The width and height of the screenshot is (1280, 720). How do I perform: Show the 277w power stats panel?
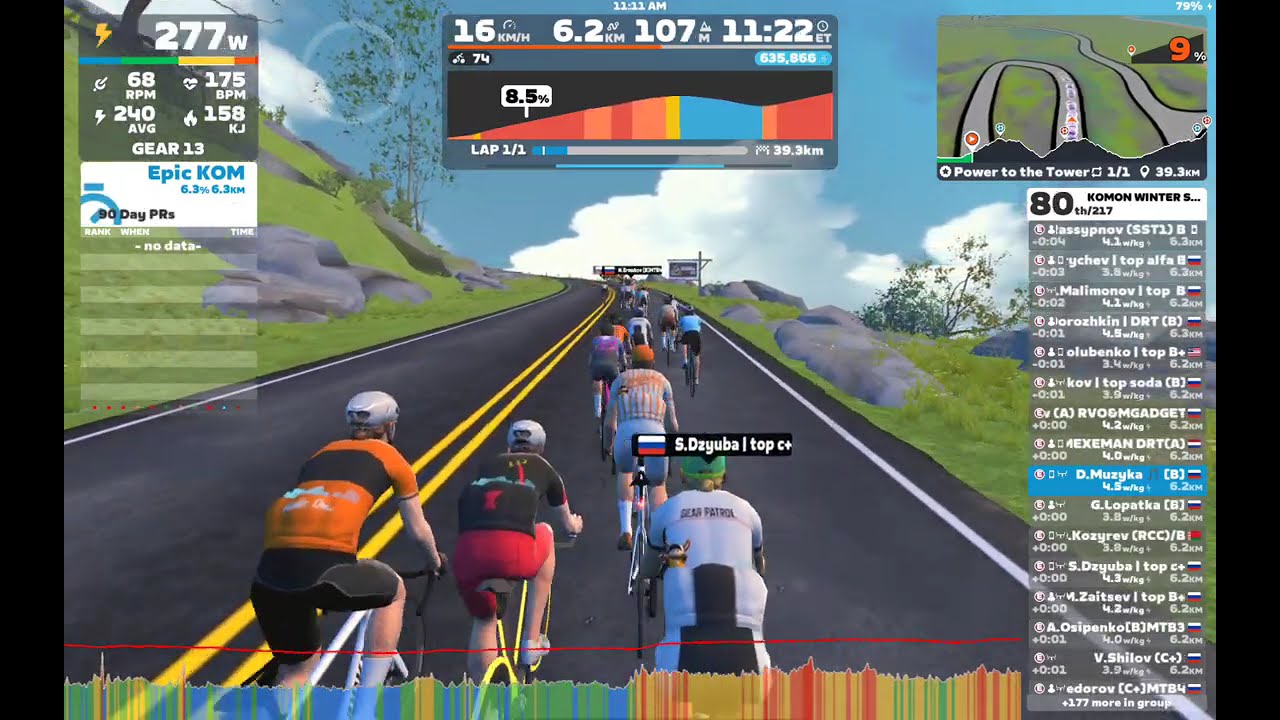click(x=168, y=86)
